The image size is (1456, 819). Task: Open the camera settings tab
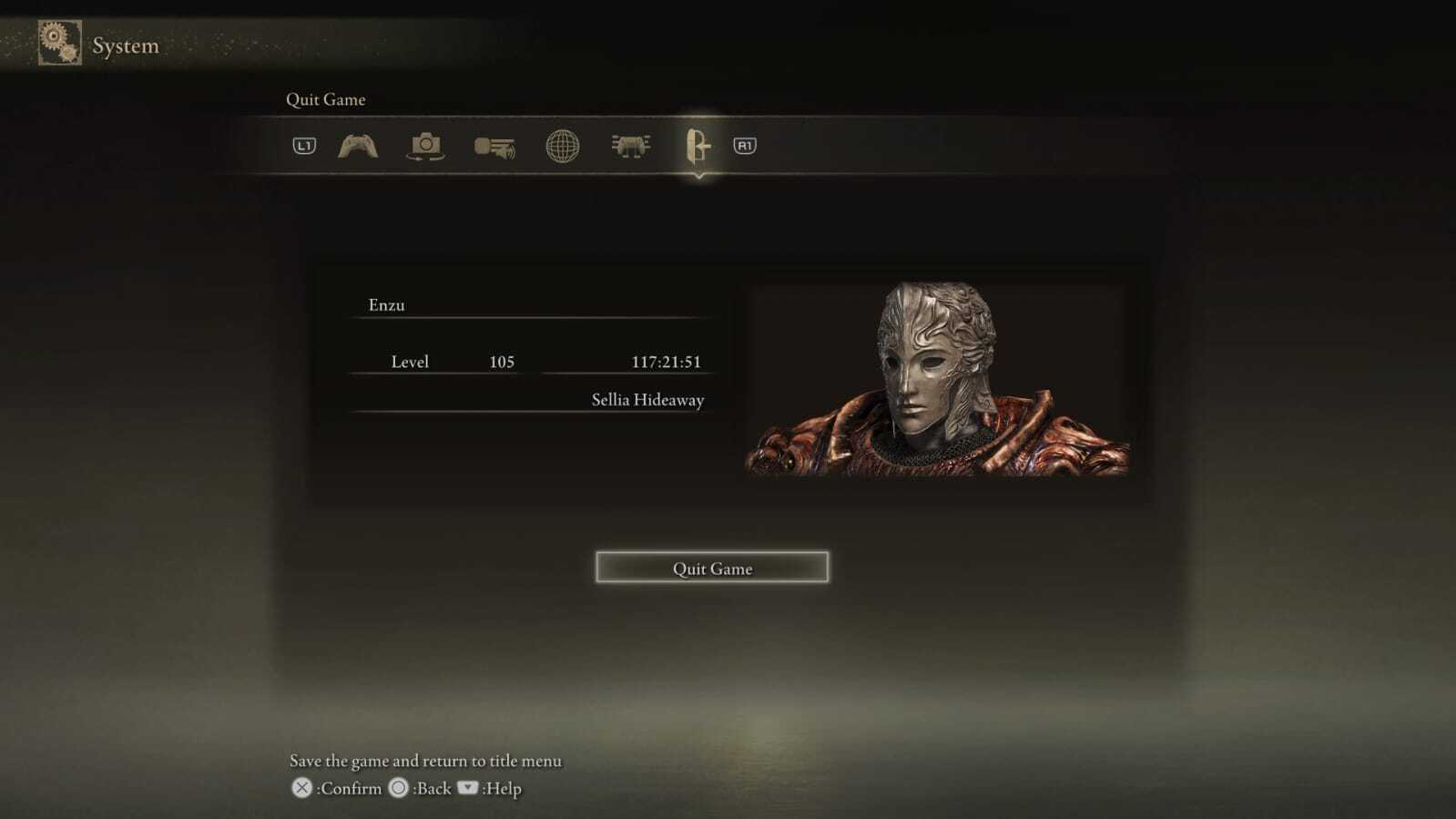425,146
